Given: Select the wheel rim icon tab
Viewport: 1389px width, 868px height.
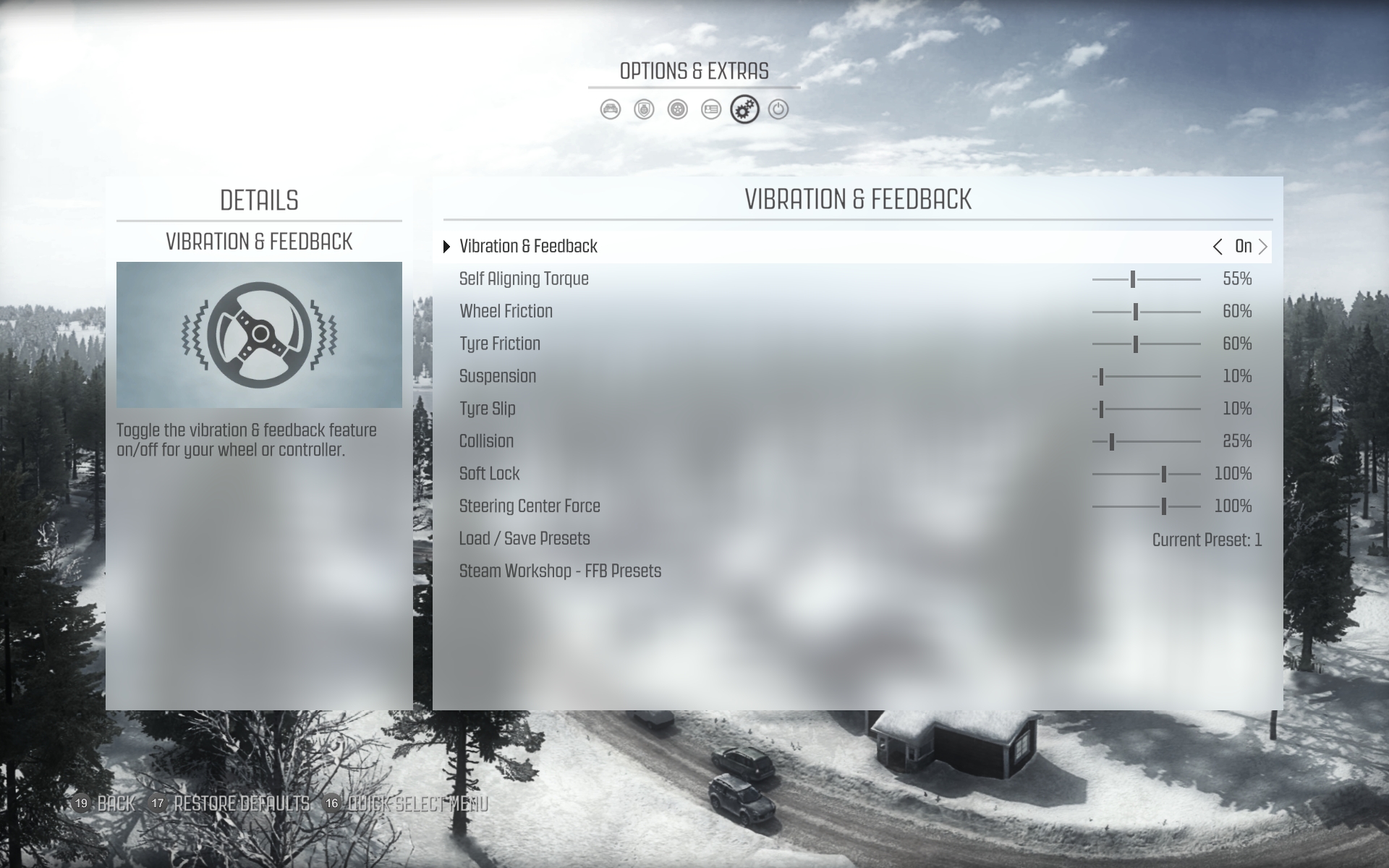Looking at the screenshot, I should pyautogui.click(x=678, y=110).
